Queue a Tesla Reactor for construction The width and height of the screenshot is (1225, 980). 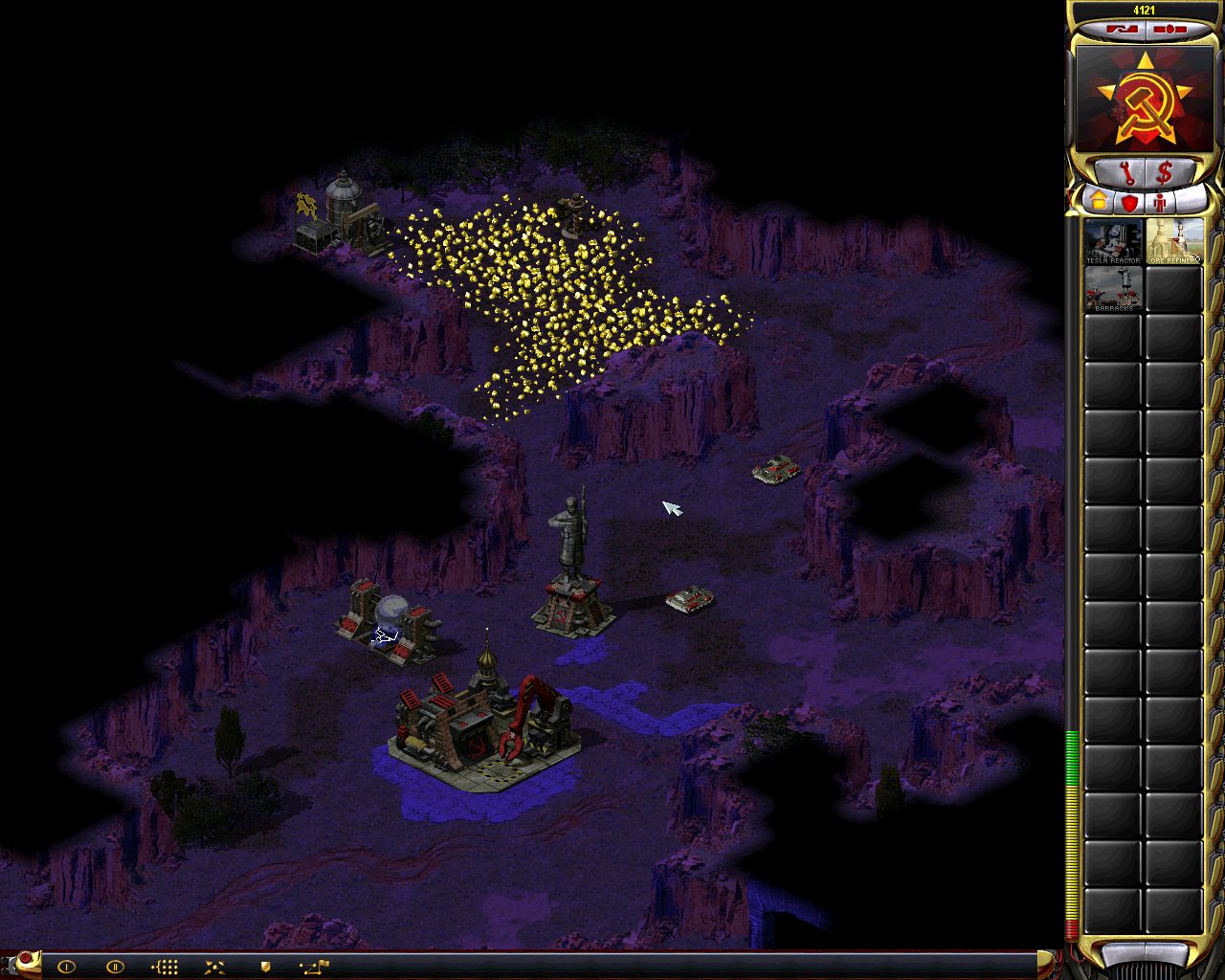pyautogui.click(x=1112, y=241)
